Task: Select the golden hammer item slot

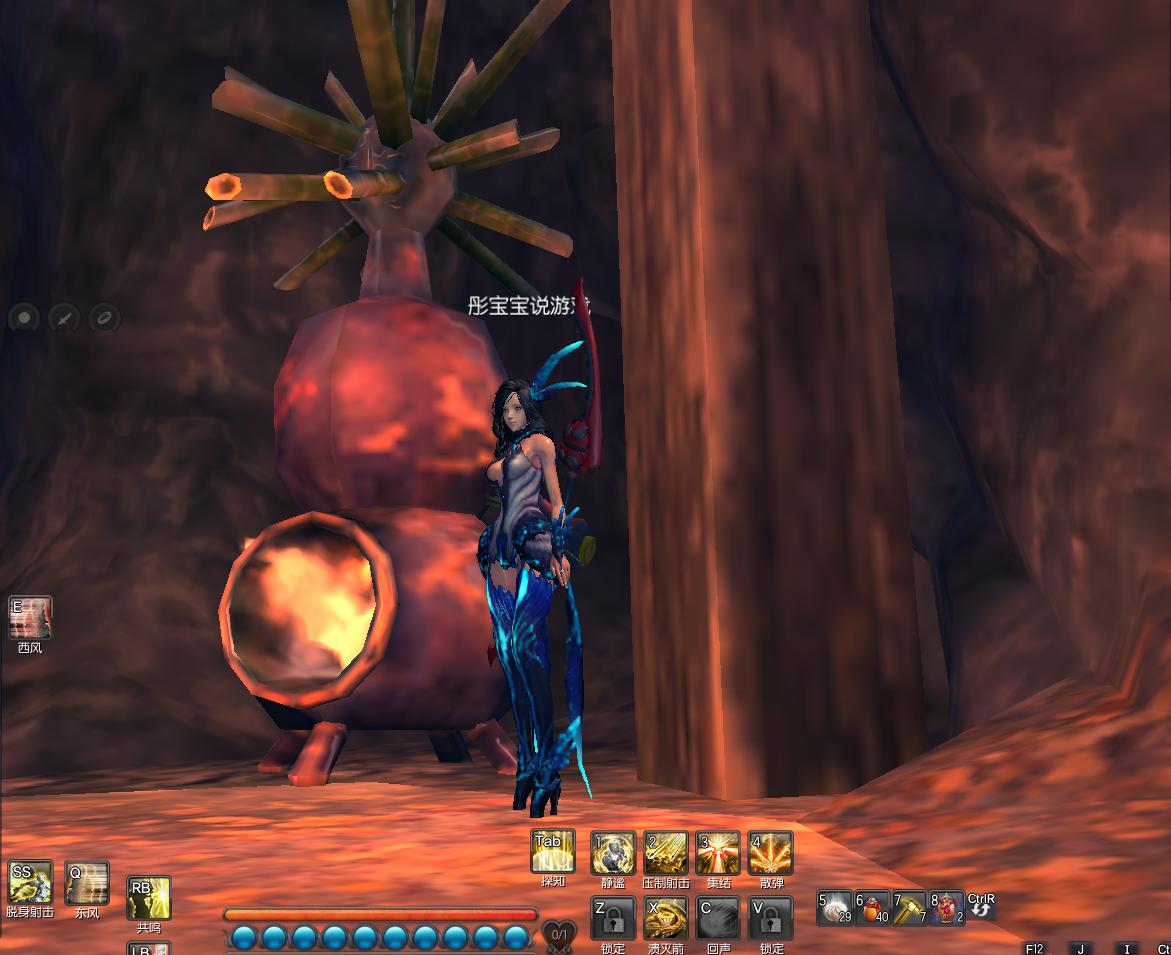Action: pyautogui.click(x=909, y=908)
